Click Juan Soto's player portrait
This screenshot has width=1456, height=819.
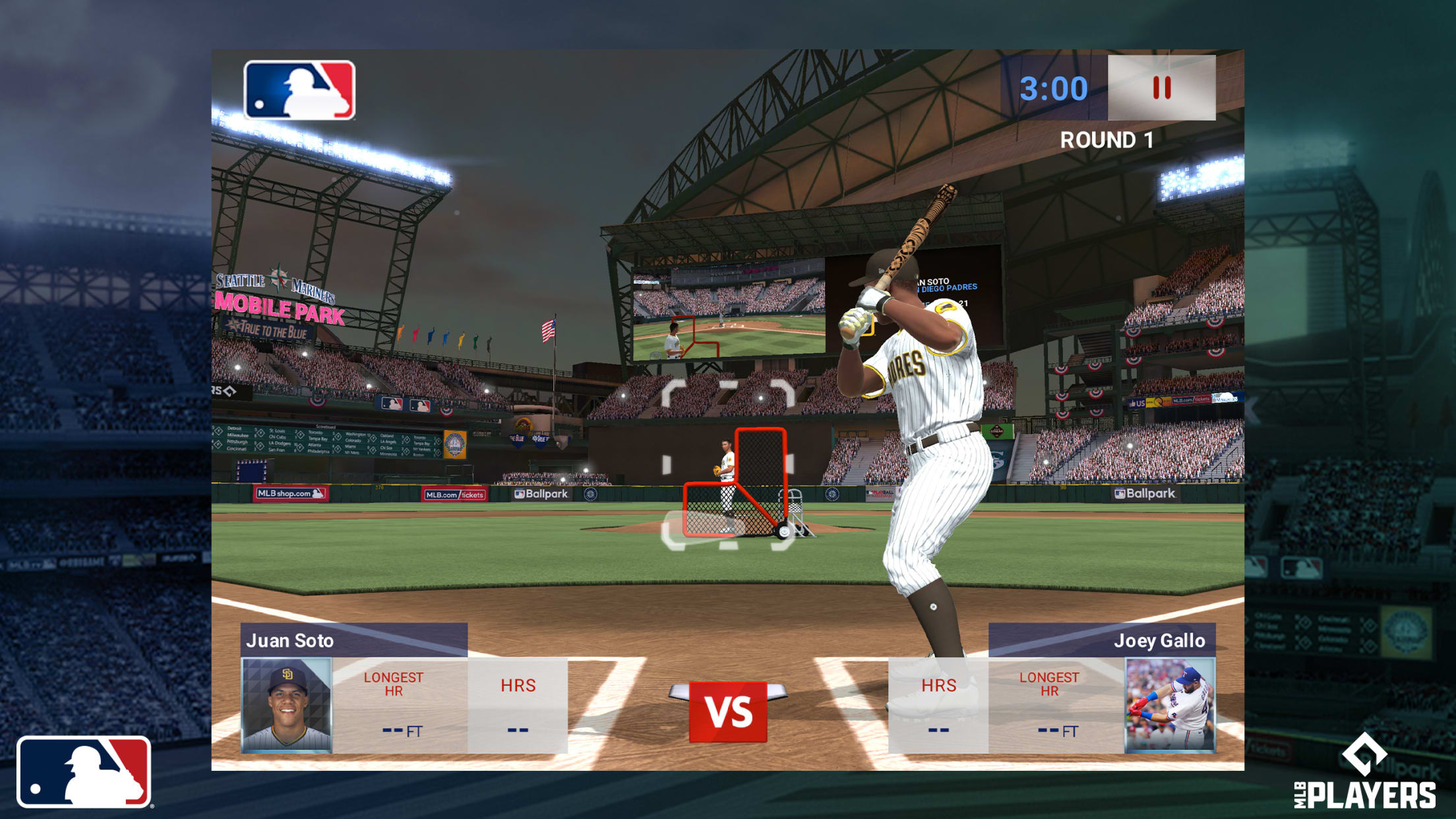tap(287, 705)
